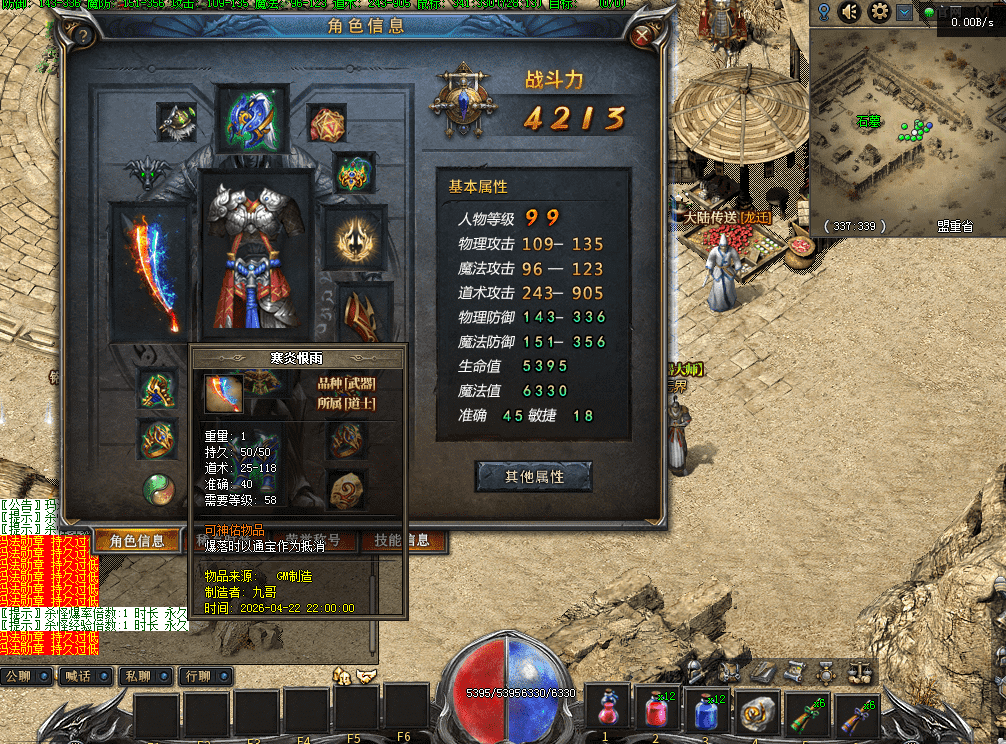Toggle the sound speaker icon
Image resolution: width=1006 pixels, height=744 pixels.
(x=850, y=12)
